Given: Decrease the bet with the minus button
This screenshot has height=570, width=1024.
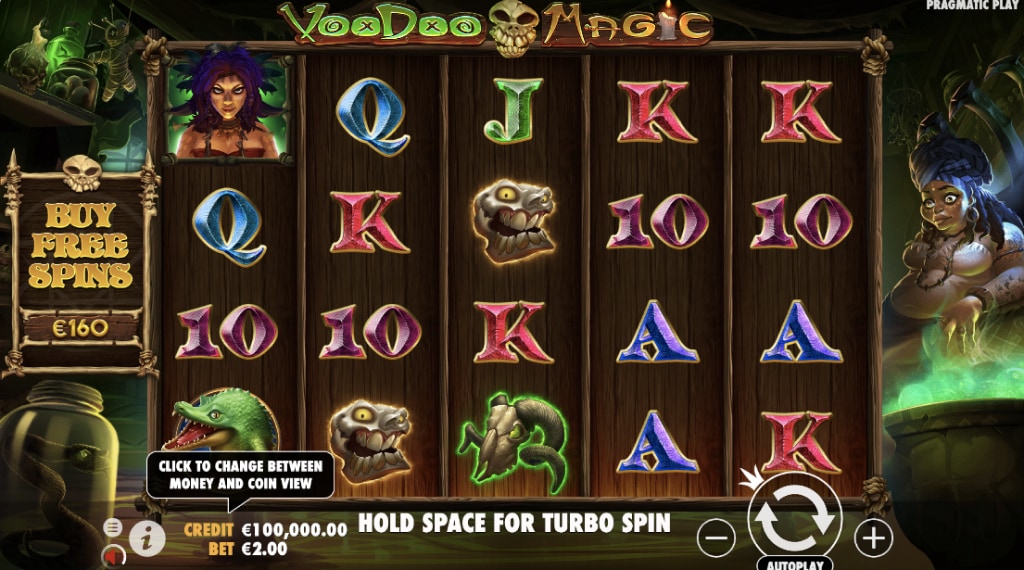Looking at the screenshot, I should click(716, 539).
